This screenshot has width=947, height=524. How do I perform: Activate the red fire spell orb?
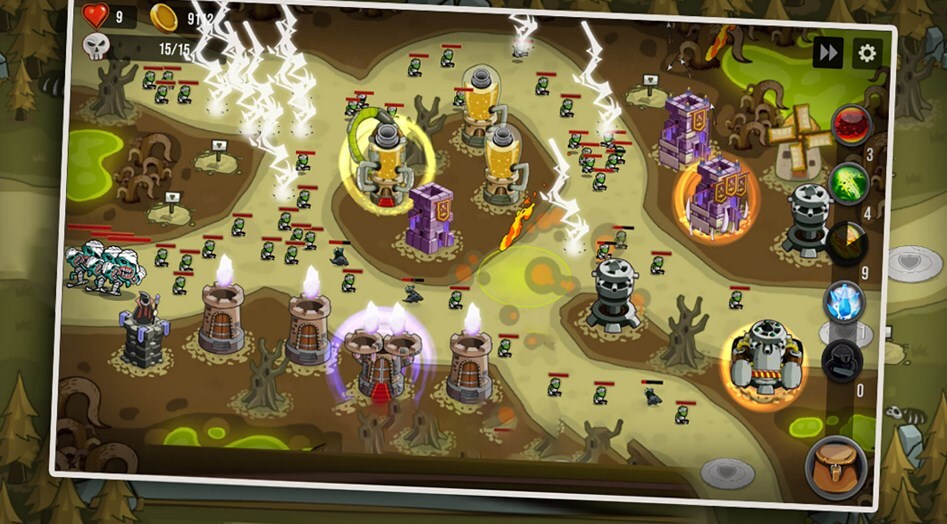851,125
